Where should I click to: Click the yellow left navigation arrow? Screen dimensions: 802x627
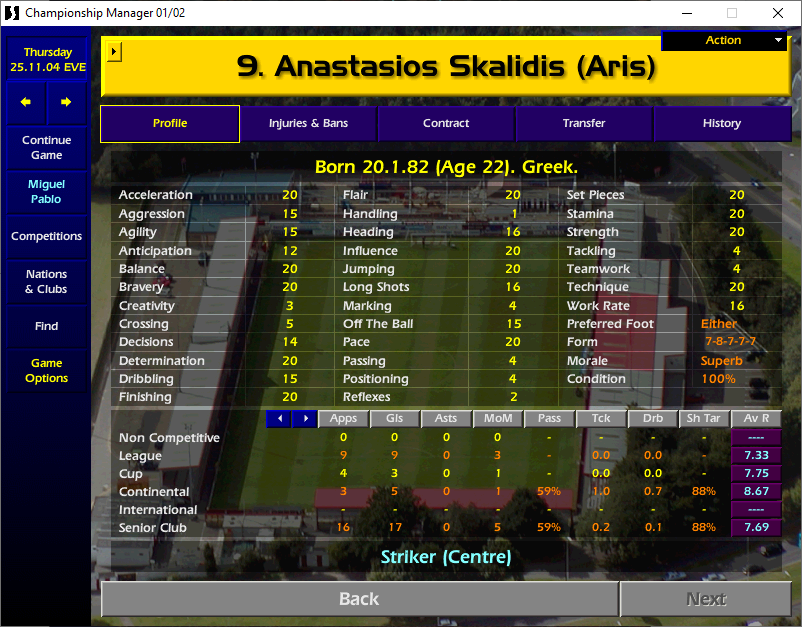click(27, 102)
